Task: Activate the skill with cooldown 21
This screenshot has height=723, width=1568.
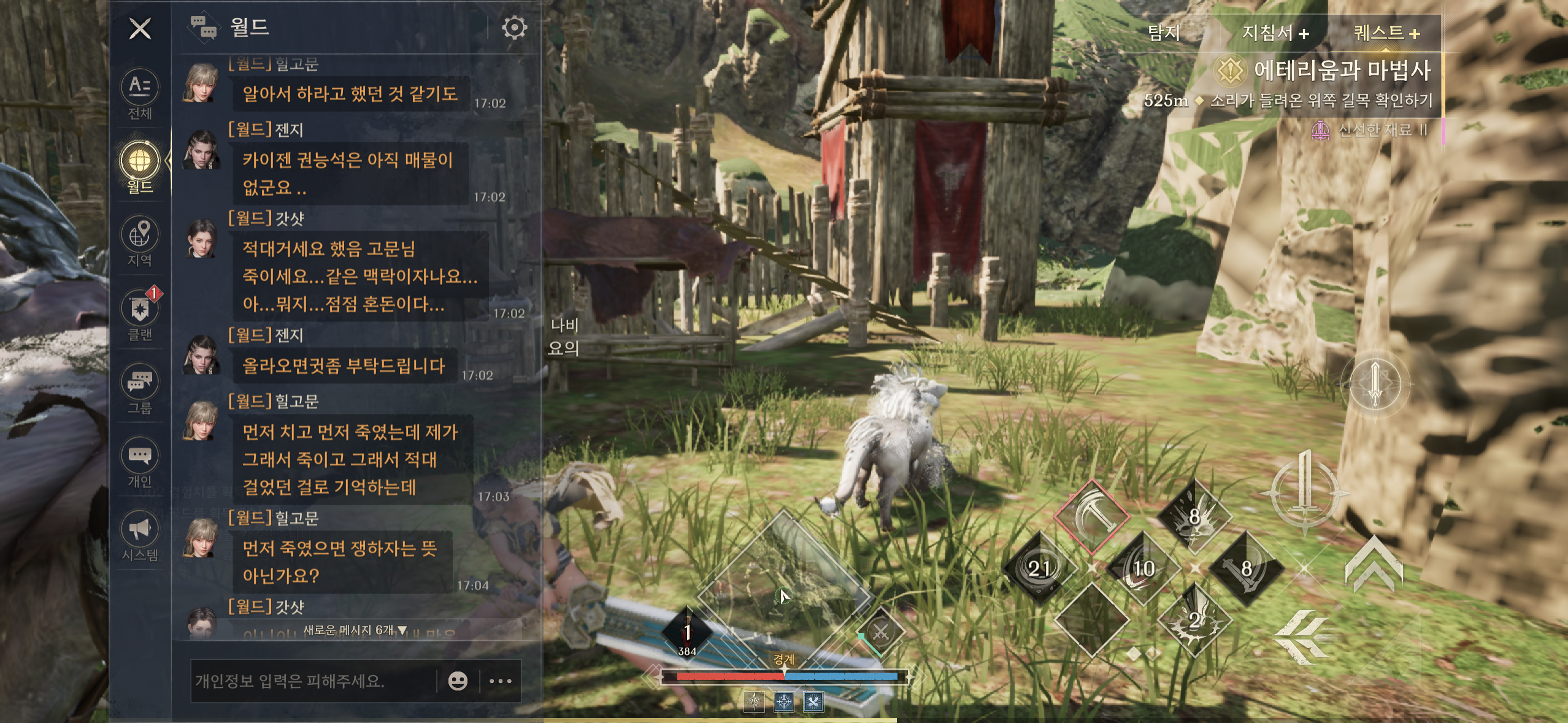Action: point(1039,568)
